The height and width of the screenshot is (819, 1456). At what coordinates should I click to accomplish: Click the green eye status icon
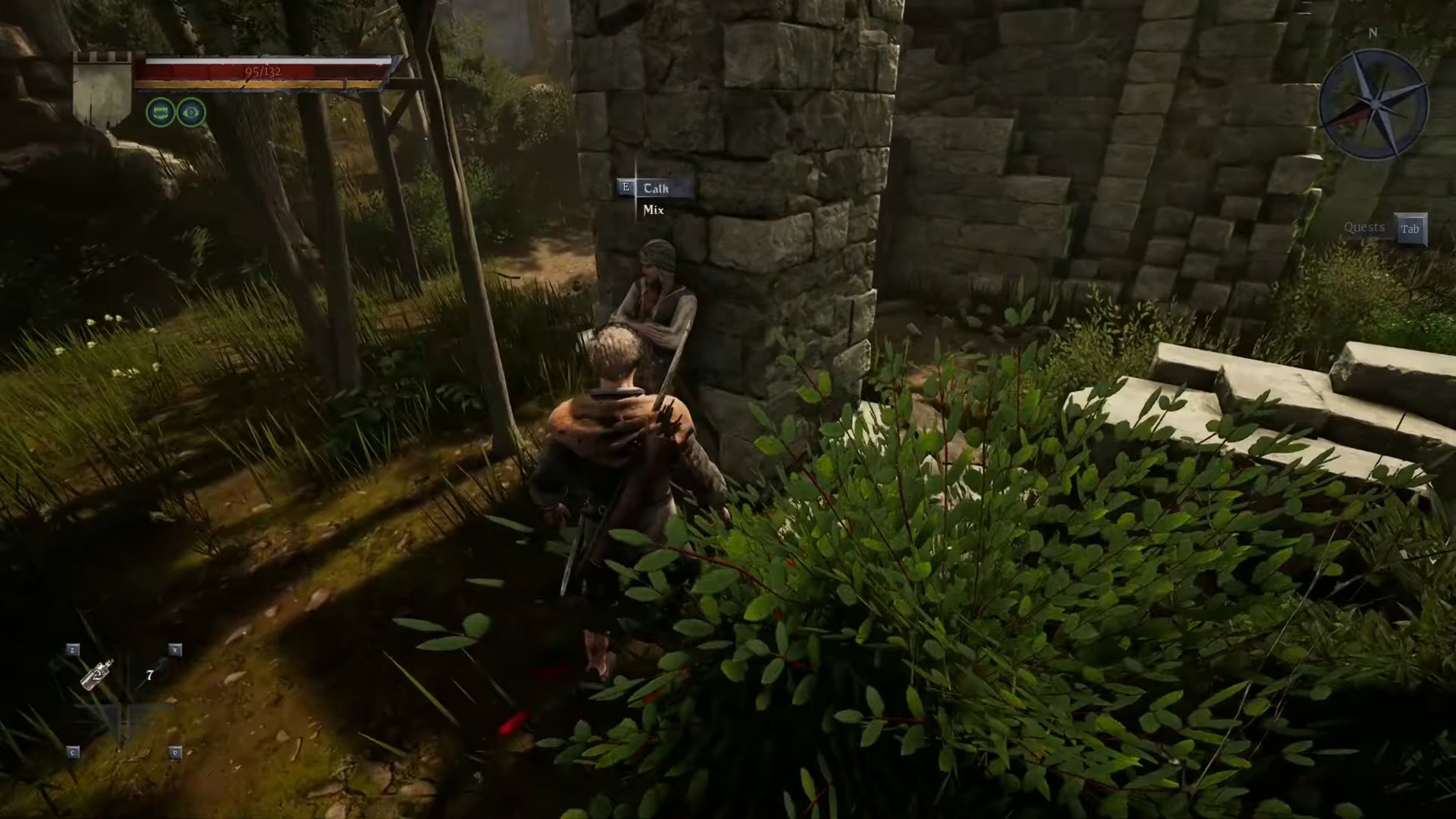click(191, 112)
